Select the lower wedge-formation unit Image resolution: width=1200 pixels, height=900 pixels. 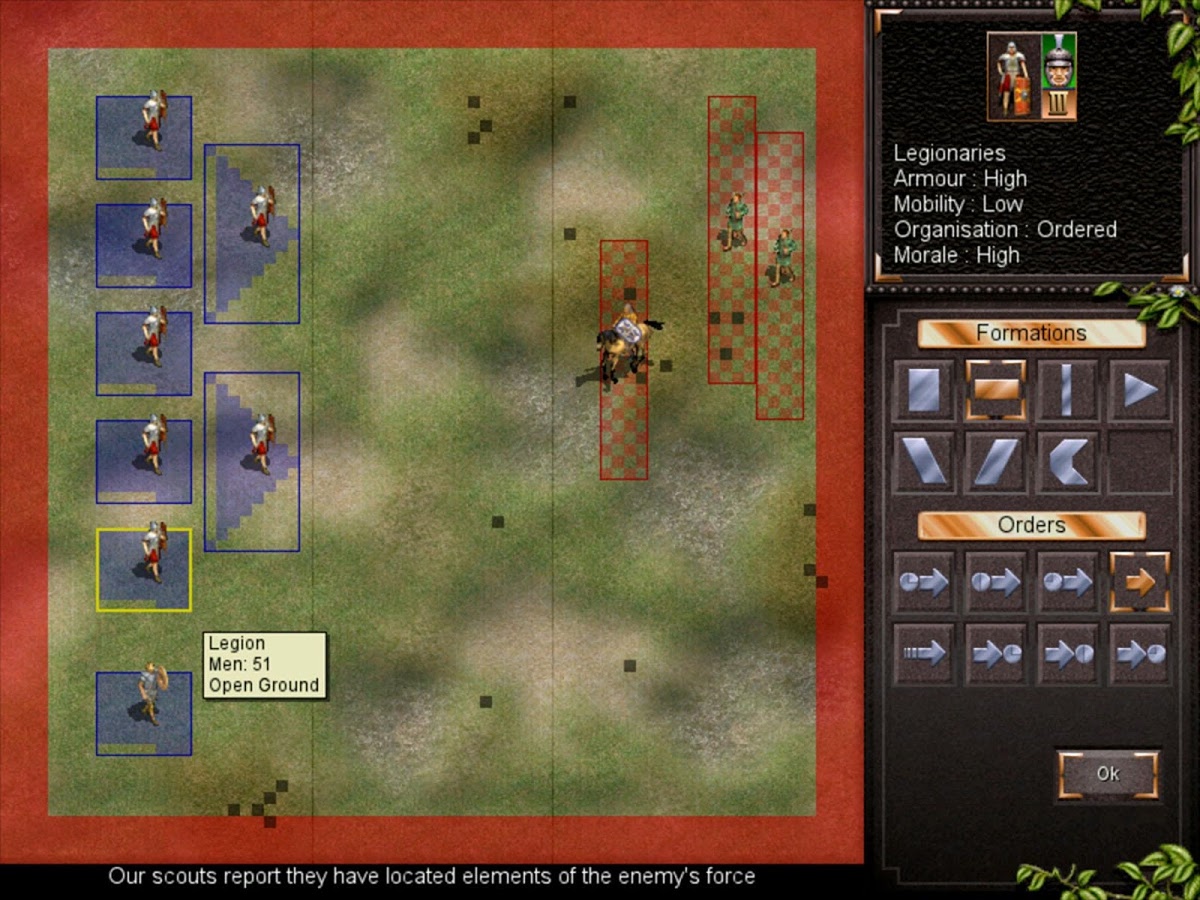pyautogui.click(x=252, y=462)
